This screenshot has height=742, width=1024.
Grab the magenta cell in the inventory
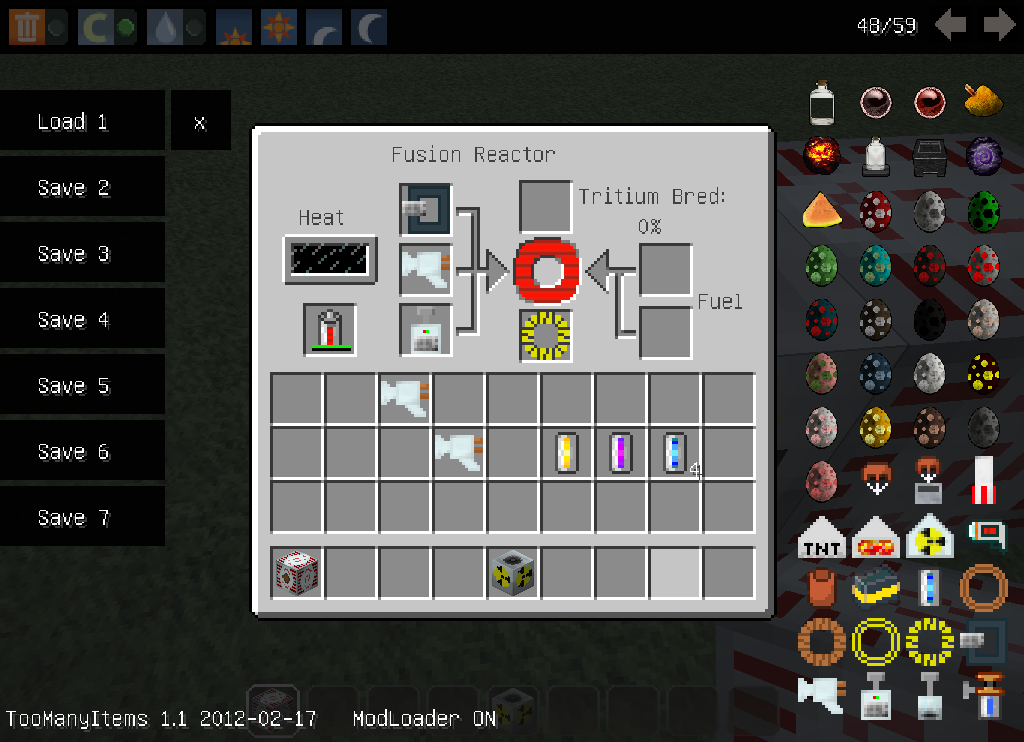[621, 453]
